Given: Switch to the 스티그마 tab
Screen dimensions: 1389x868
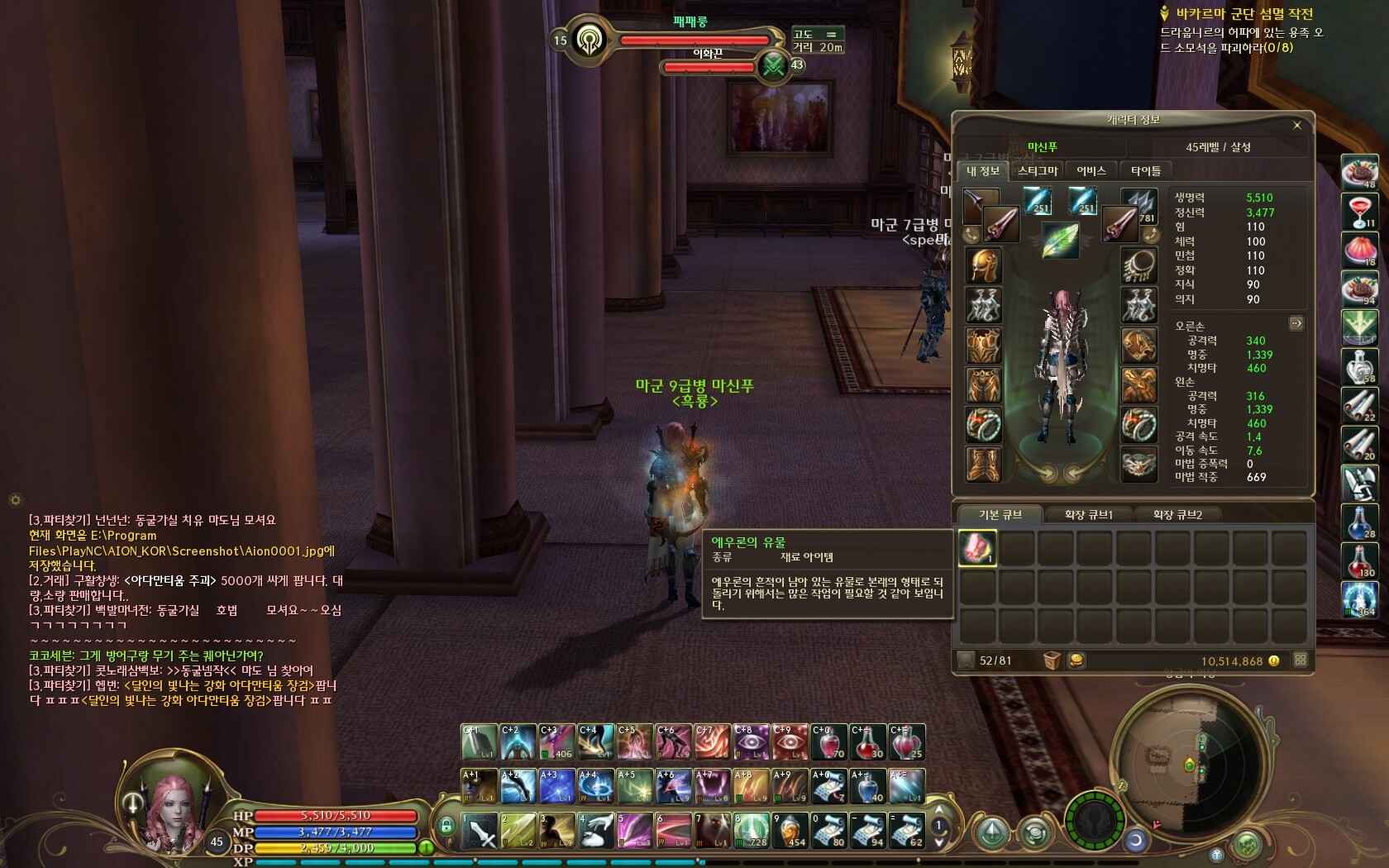Looking at the screenshot, I should point(1038,171).
